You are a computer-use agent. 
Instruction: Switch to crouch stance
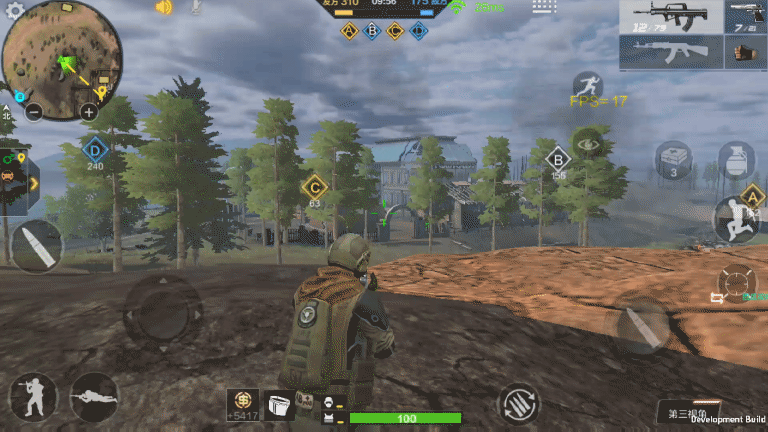tap(32, 397)
